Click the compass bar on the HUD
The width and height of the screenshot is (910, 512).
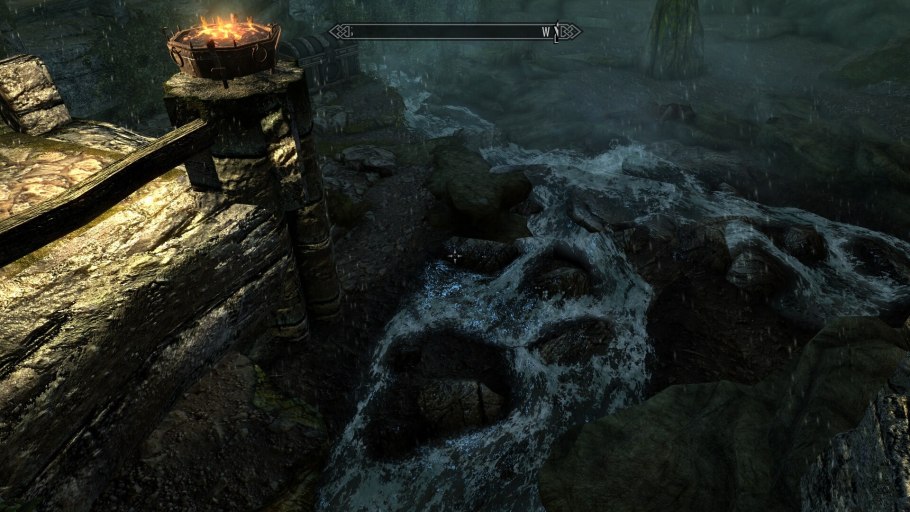[x=455, y=32]
